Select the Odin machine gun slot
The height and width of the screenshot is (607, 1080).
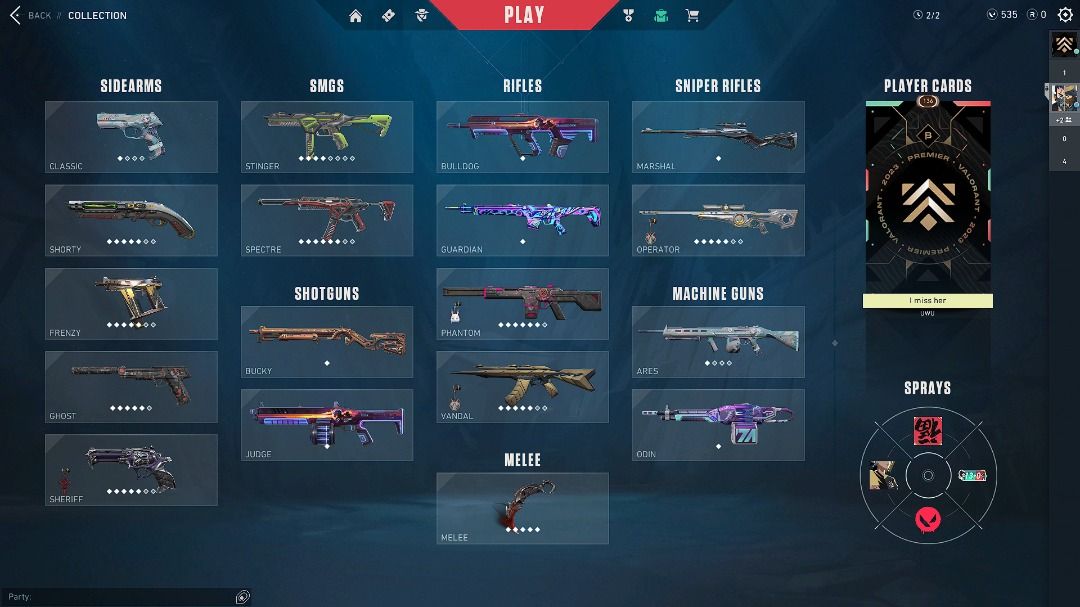718,425
